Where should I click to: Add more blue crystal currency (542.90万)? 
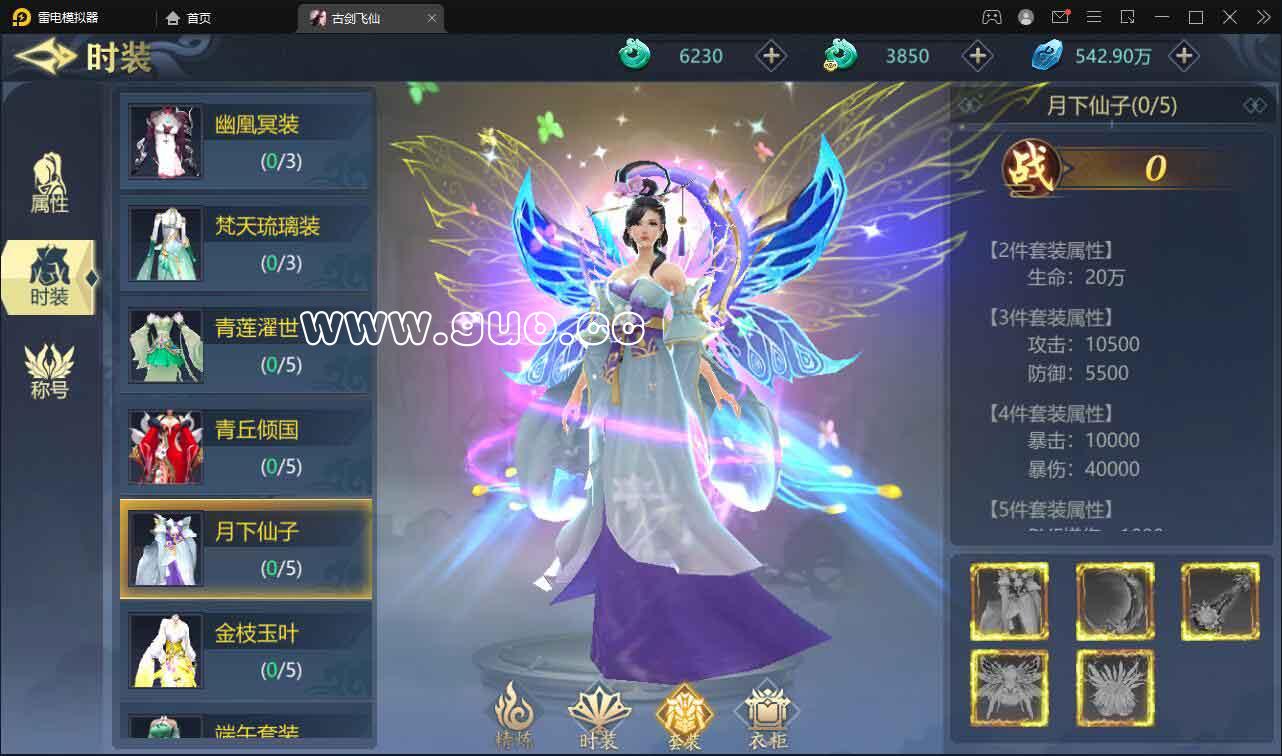pos(1184,56)
